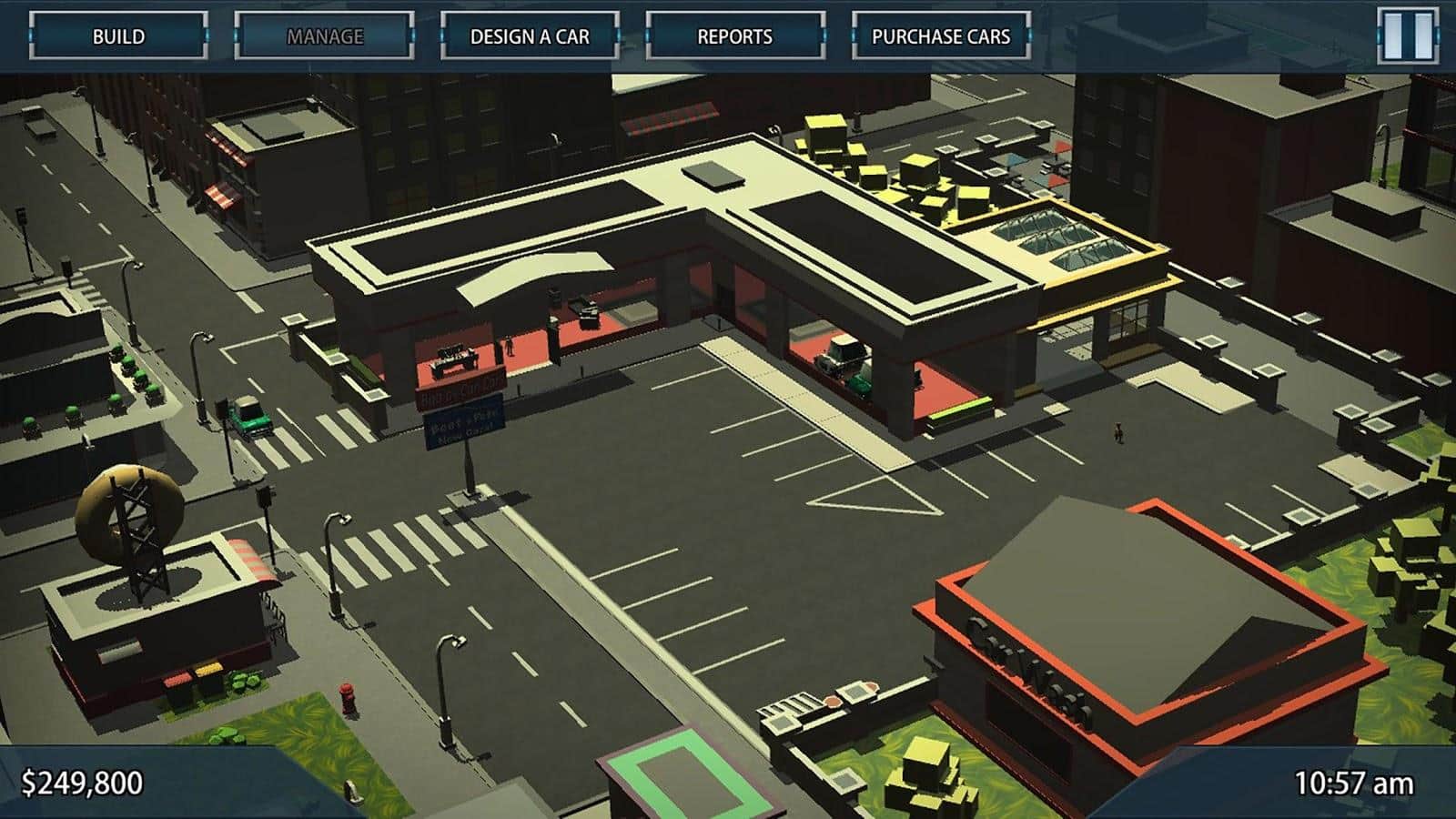The image size is (1456, 819).
Task: View the Reports screen
Action: tap(736, 35)
